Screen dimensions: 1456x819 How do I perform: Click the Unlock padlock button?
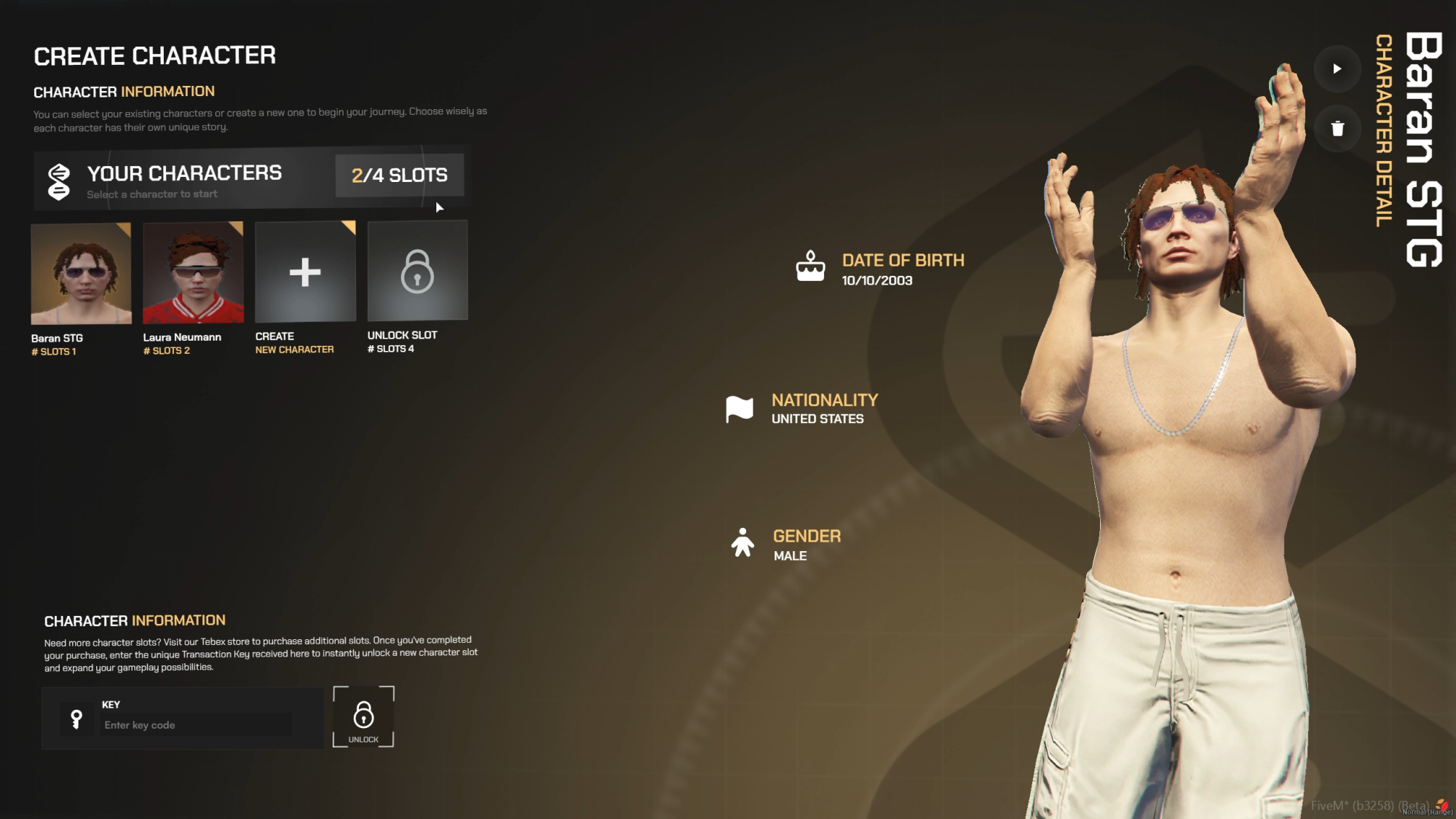[x=363, y=717]
